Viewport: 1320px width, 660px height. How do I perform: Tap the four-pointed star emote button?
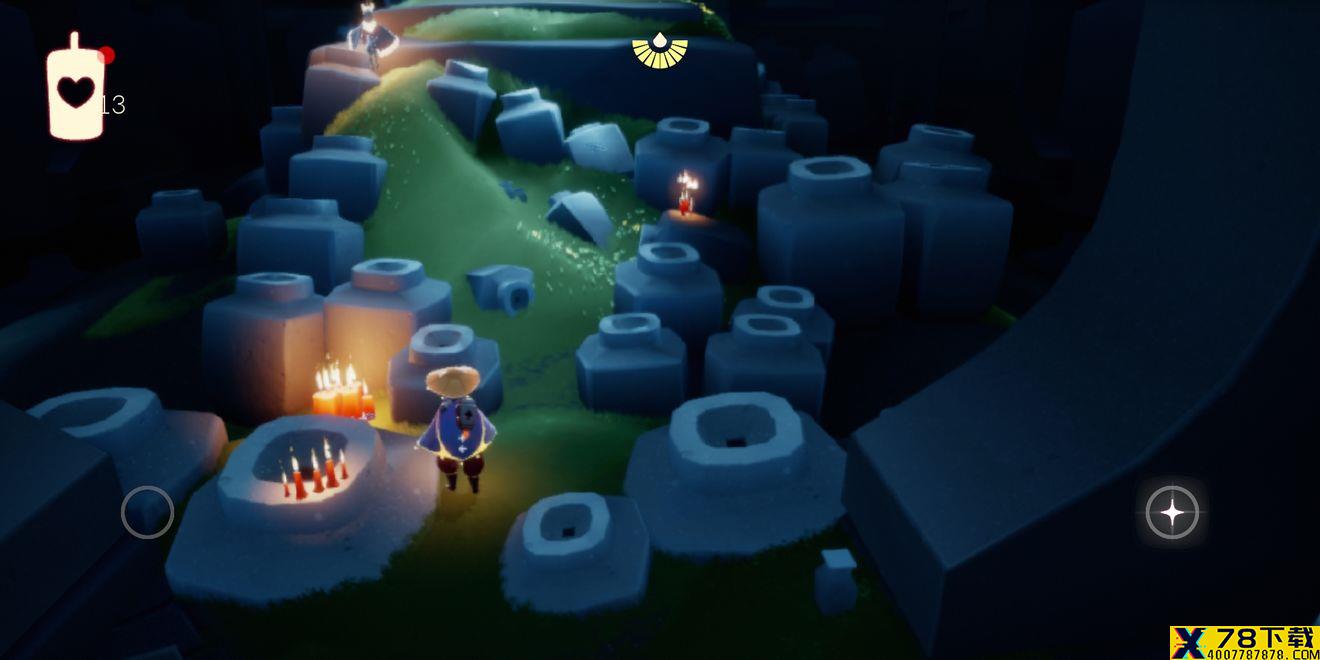click(x=1171, y=513)
